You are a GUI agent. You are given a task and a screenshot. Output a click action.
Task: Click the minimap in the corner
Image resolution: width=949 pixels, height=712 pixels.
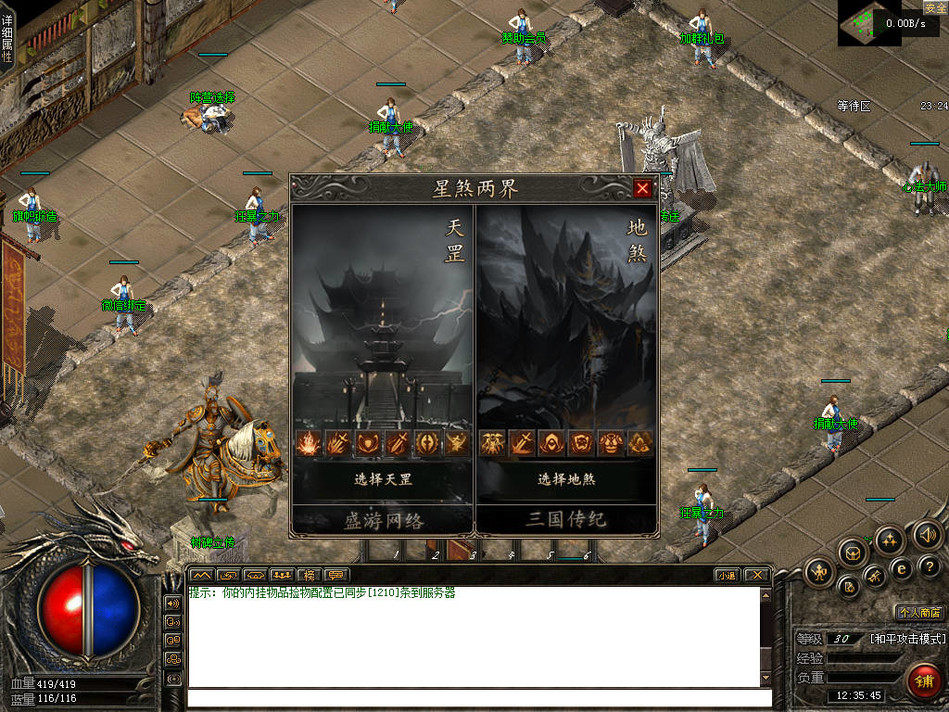(x=871, y=22)
